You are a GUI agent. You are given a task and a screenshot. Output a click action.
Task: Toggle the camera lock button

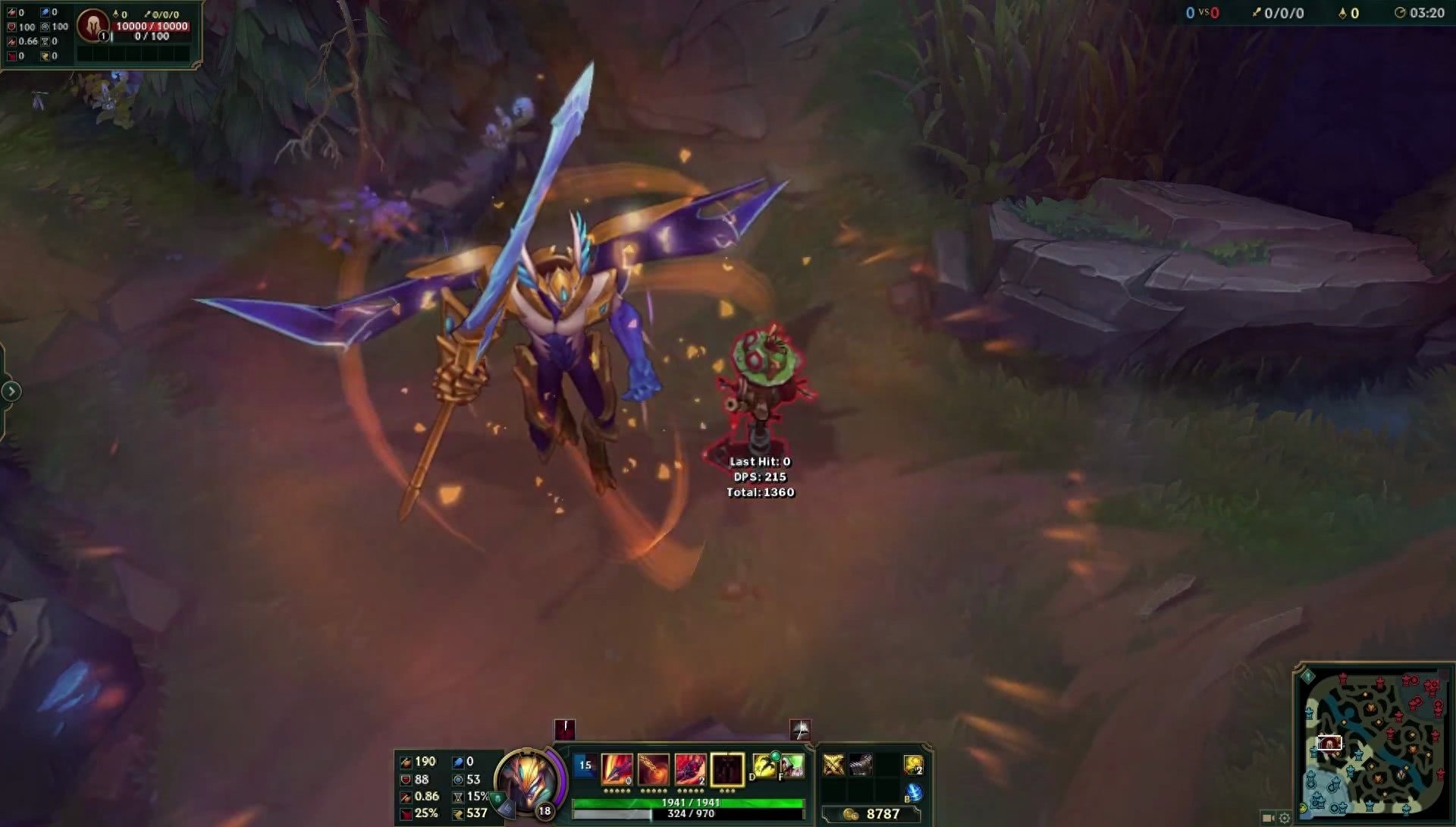coord(1267,818)
